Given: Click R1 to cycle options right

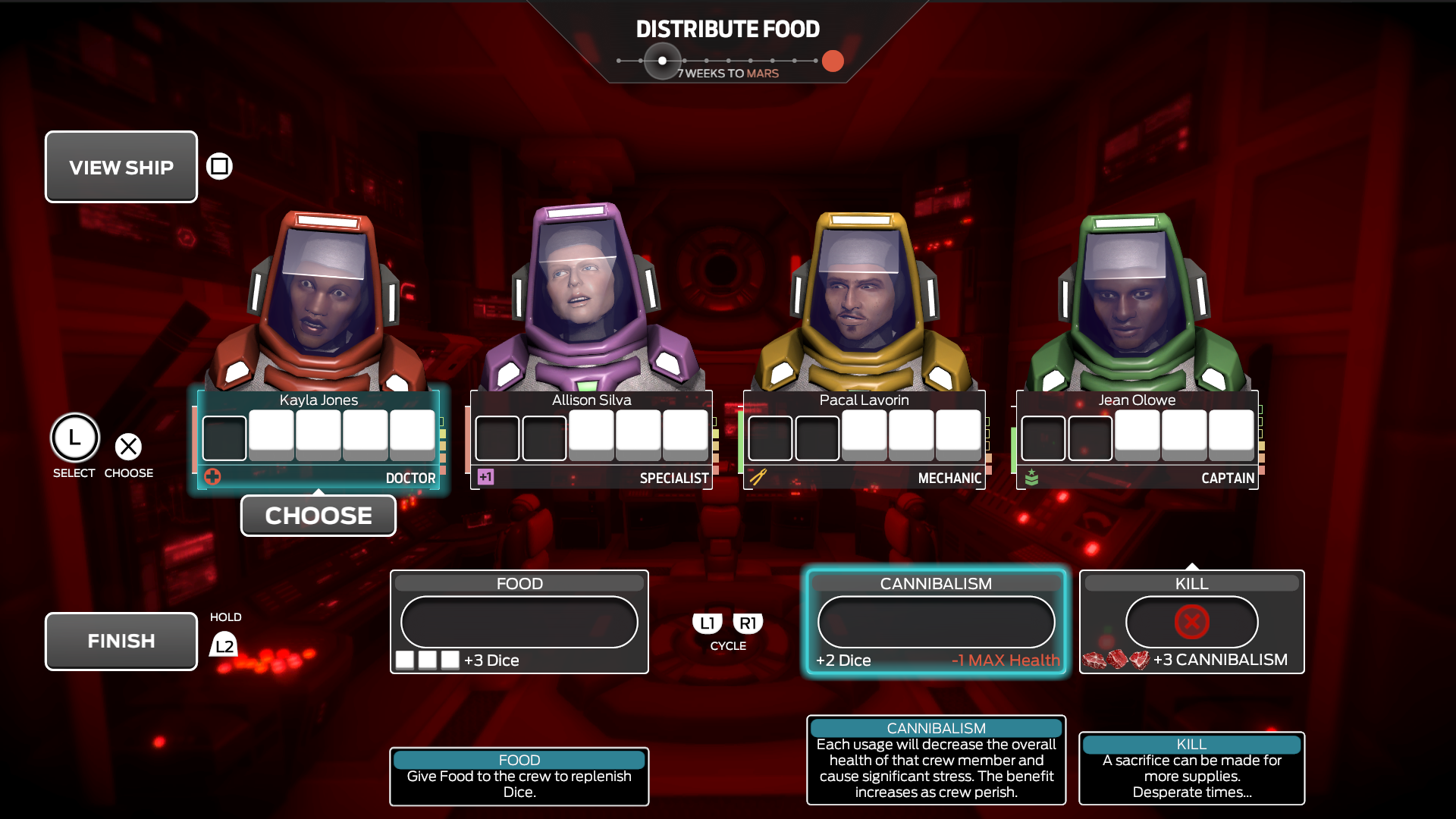Looking at the screenshot, I should [748, 623].
